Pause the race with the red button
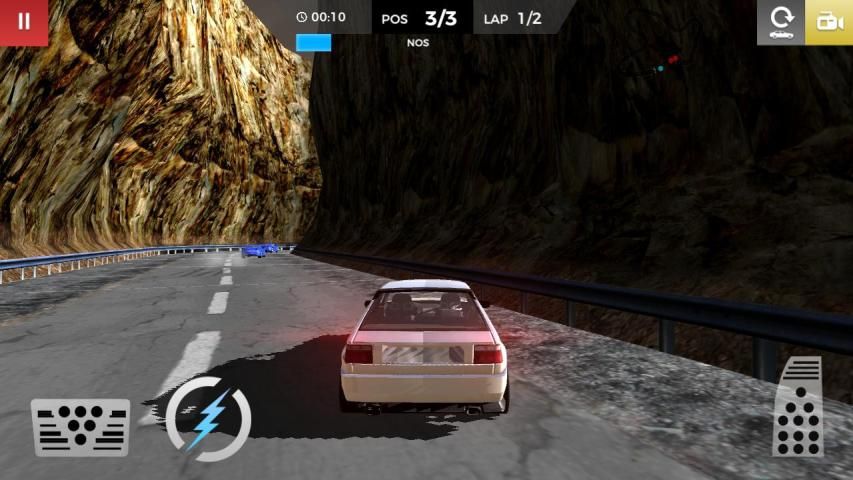 pyautogui.click(x=24, y=22)
